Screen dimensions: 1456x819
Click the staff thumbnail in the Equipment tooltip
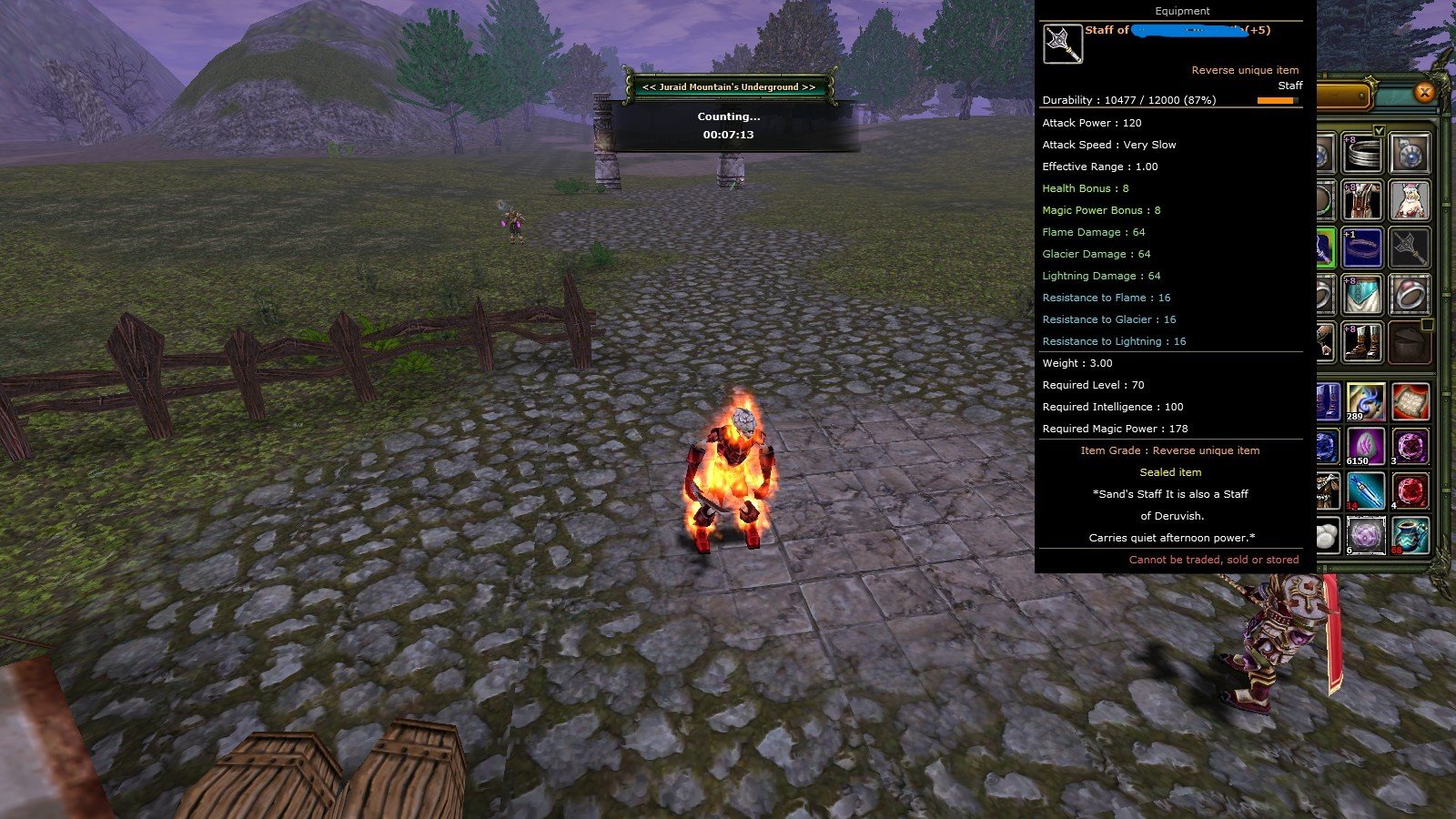1062,43
